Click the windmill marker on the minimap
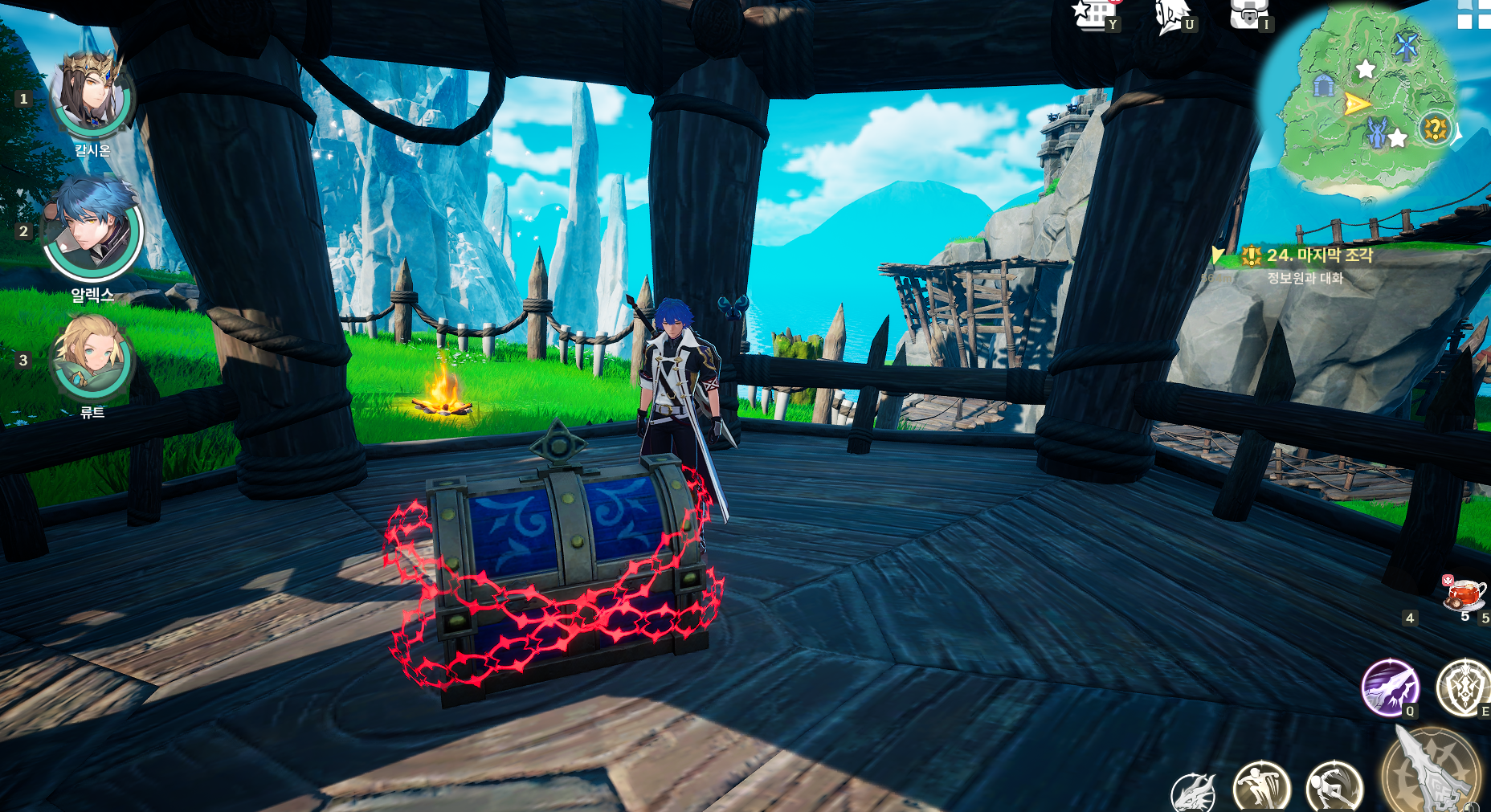1491x812 pixels. tap(1406, 46)
